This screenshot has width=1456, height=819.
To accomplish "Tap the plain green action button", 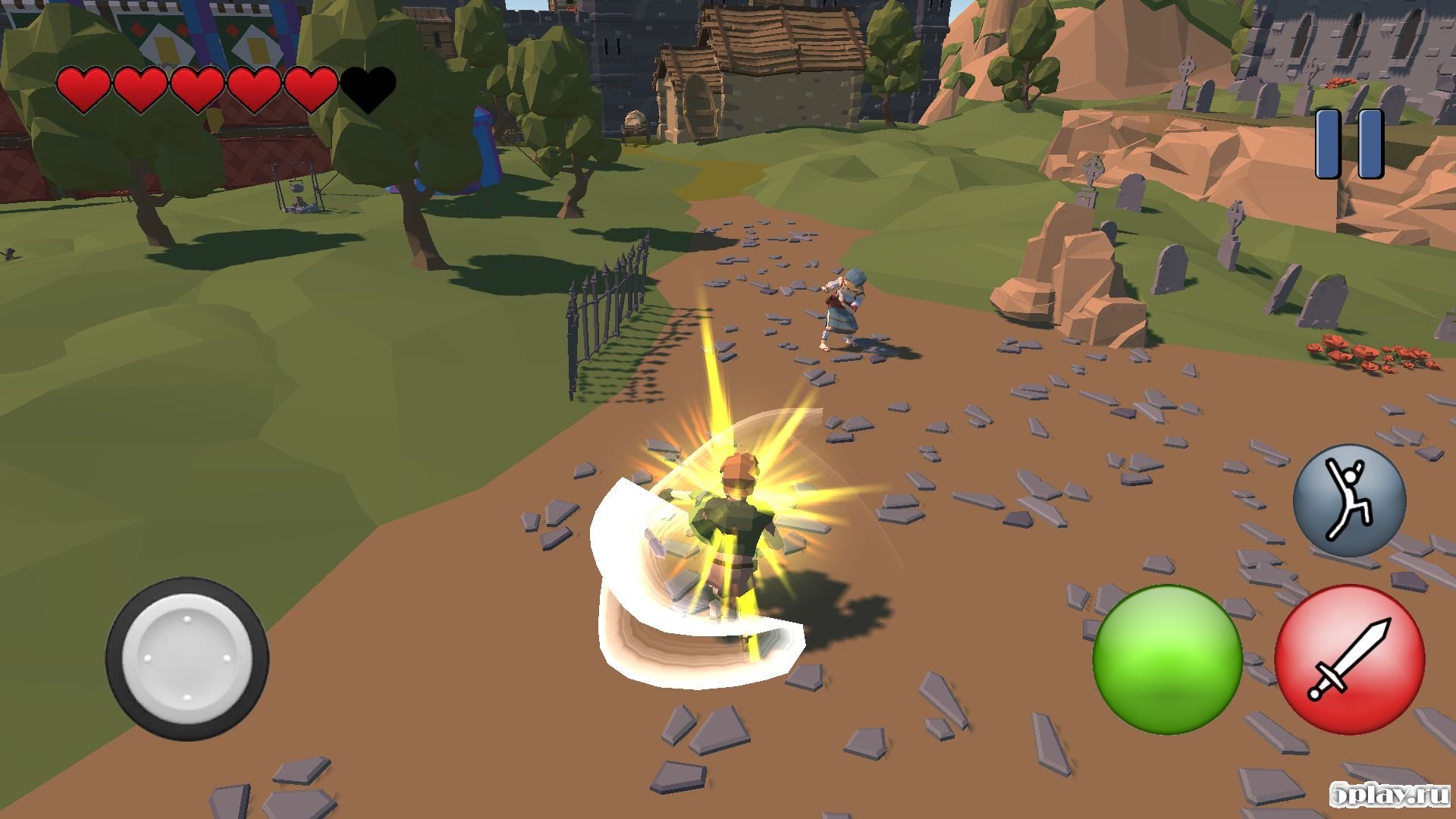I will tap(1167, 658).
